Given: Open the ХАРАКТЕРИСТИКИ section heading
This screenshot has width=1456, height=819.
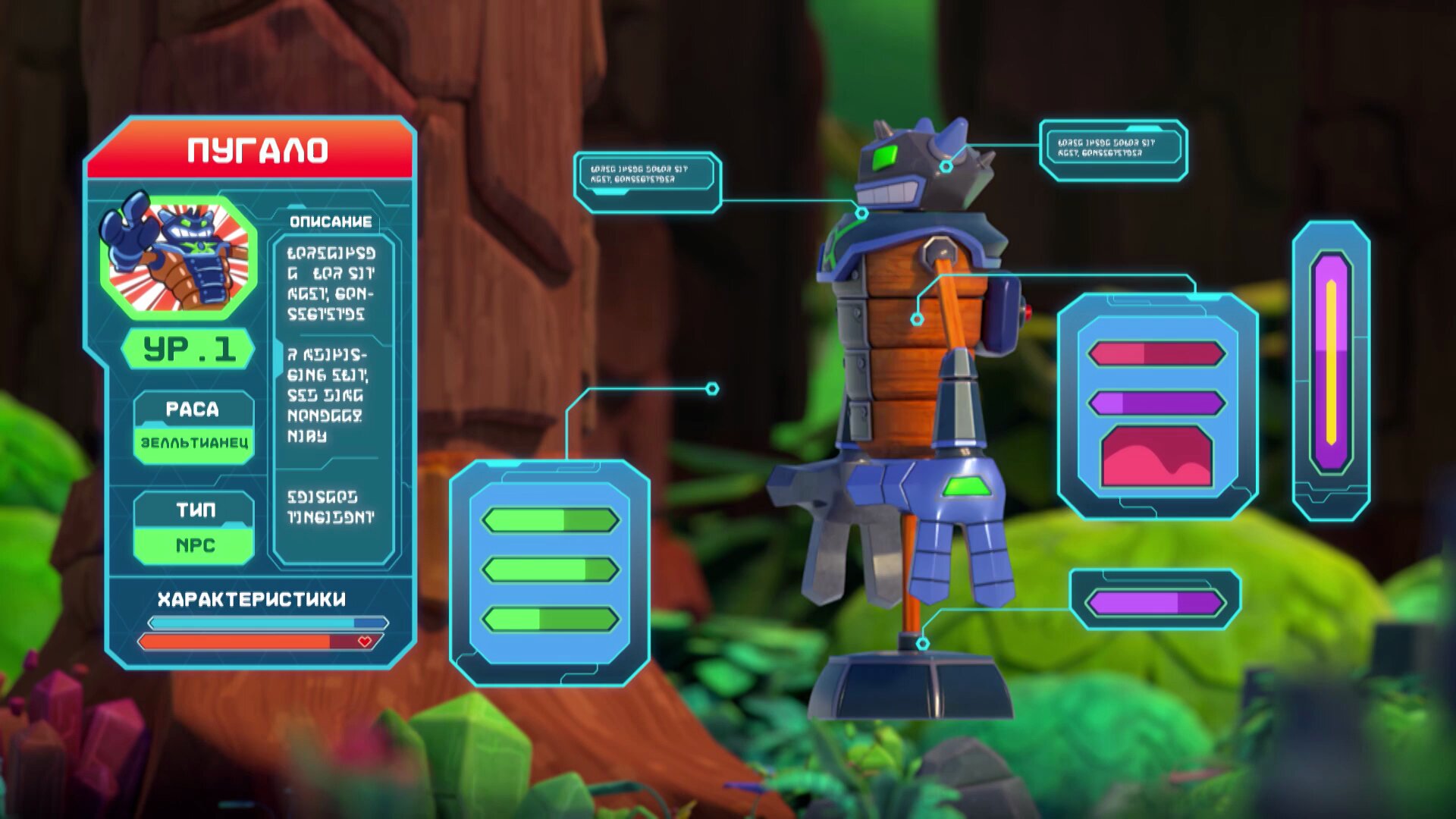Looking at the screenshot, I should coord(252,599).
